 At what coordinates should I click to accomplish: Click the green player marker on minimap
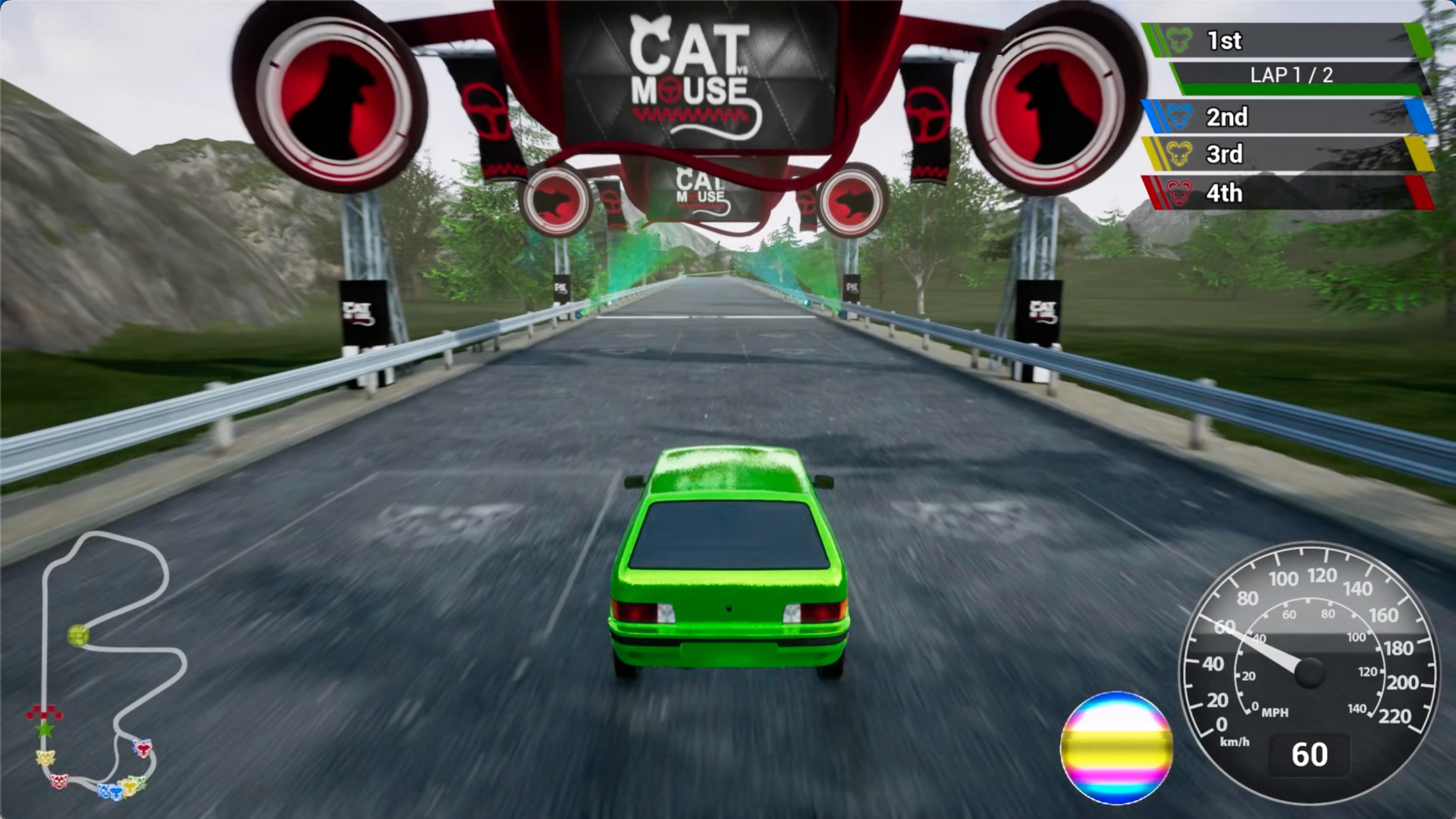click(77, 635)
